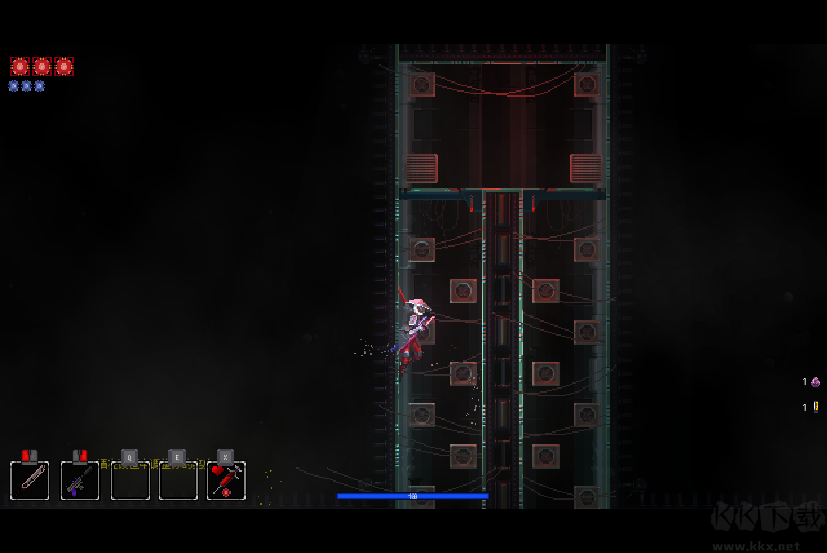The height and width of the screenshot is (553, 827).
Task: Click the purple crystal currency icon
Action: [x=815, y=382]
